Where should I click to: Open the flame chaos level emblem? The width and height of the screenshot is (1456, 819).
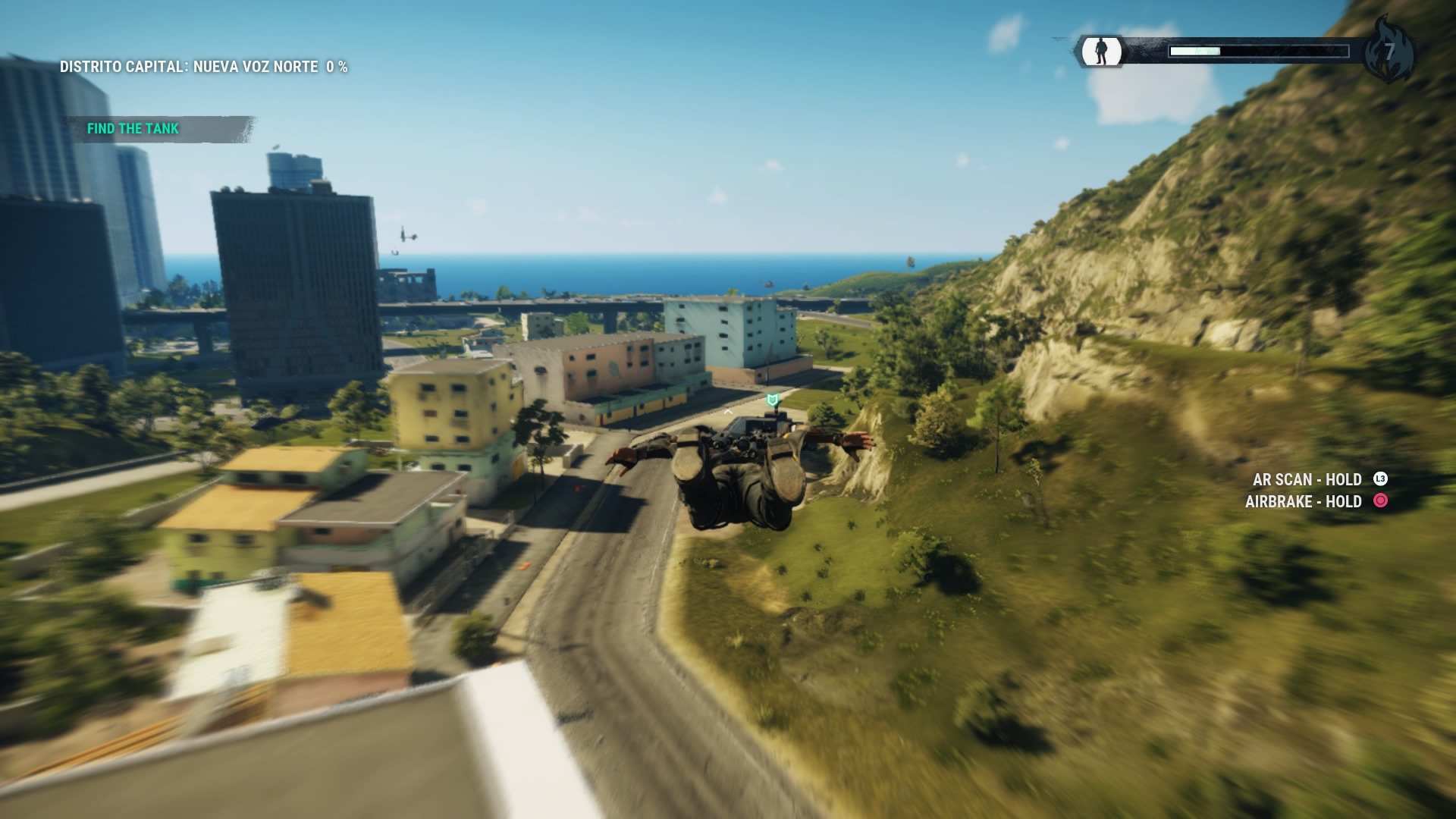[x=1389, y=52]
